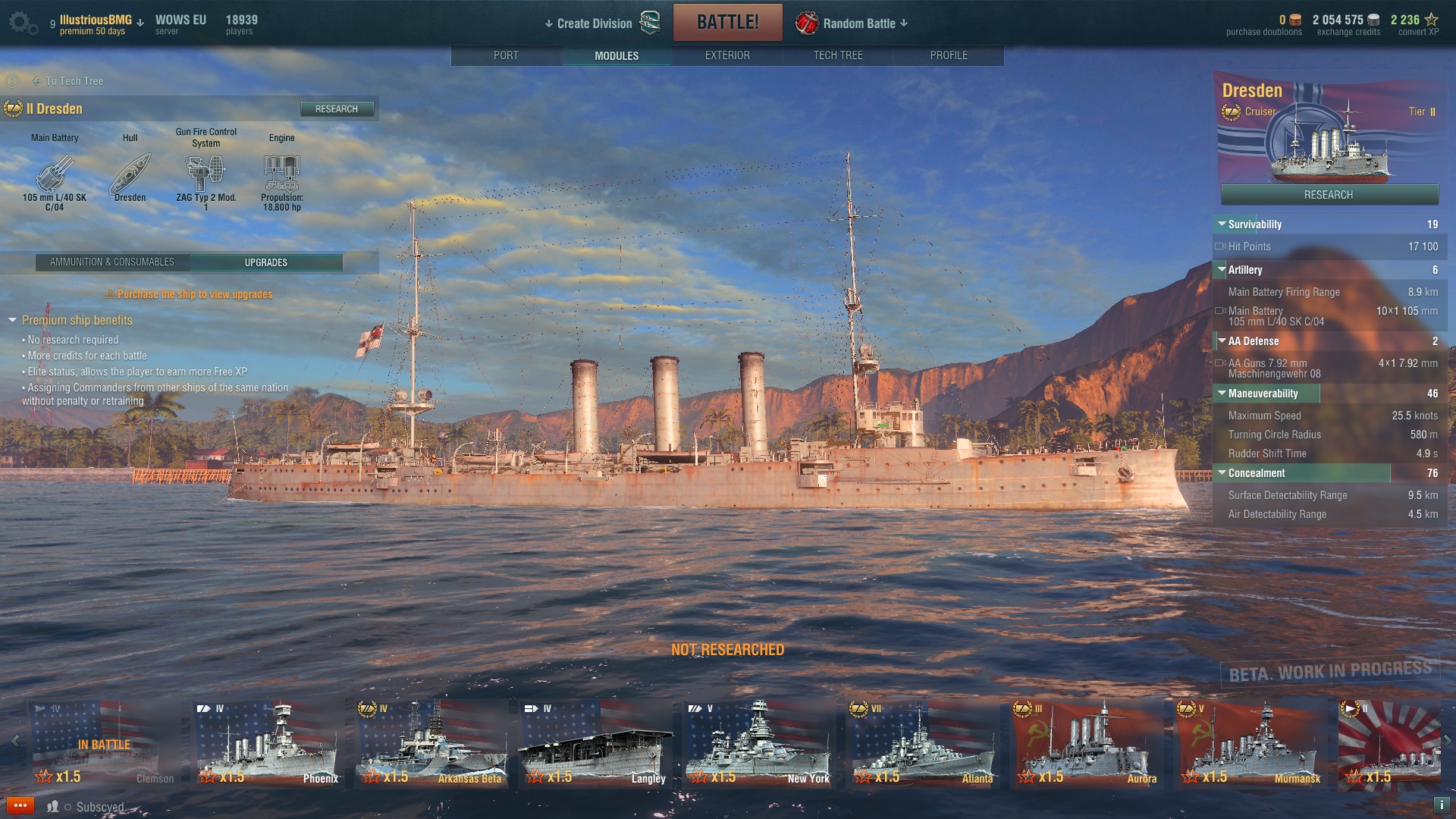Select the 105 mm Main Battery module
This screenshot has height=819, width=1456.
[54, 174]
